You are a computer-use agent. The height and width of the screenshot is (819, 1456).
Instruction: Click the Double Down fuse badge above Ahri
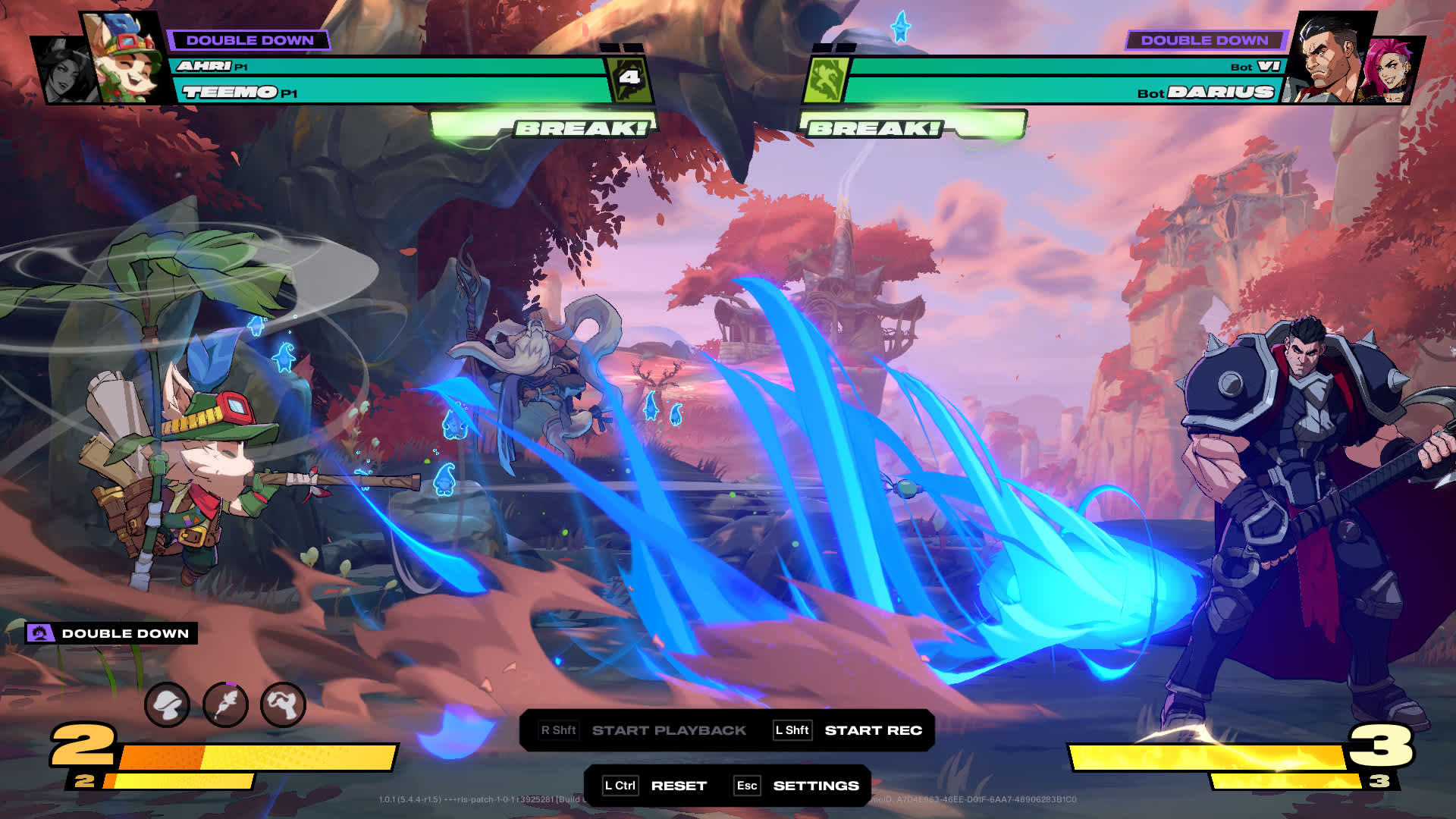(249, 40)
